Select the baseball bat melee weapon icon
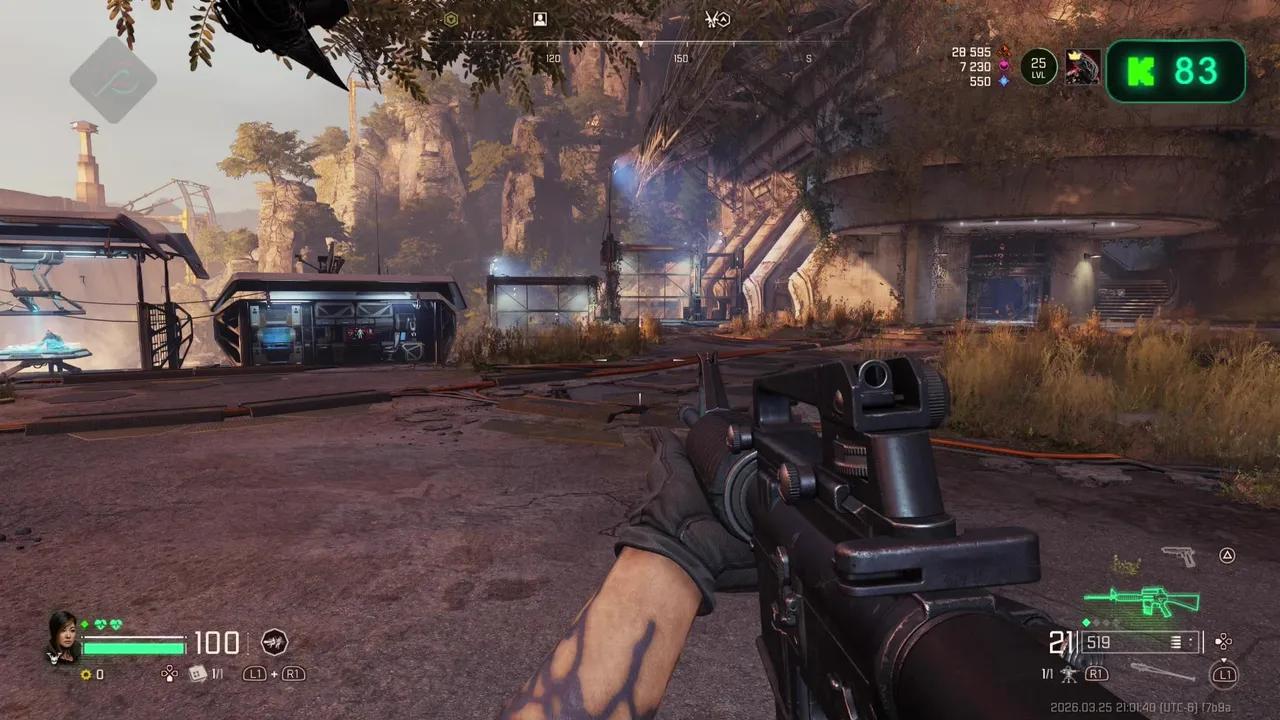Screen dimensions: 1280x720 pos(1162,671)
